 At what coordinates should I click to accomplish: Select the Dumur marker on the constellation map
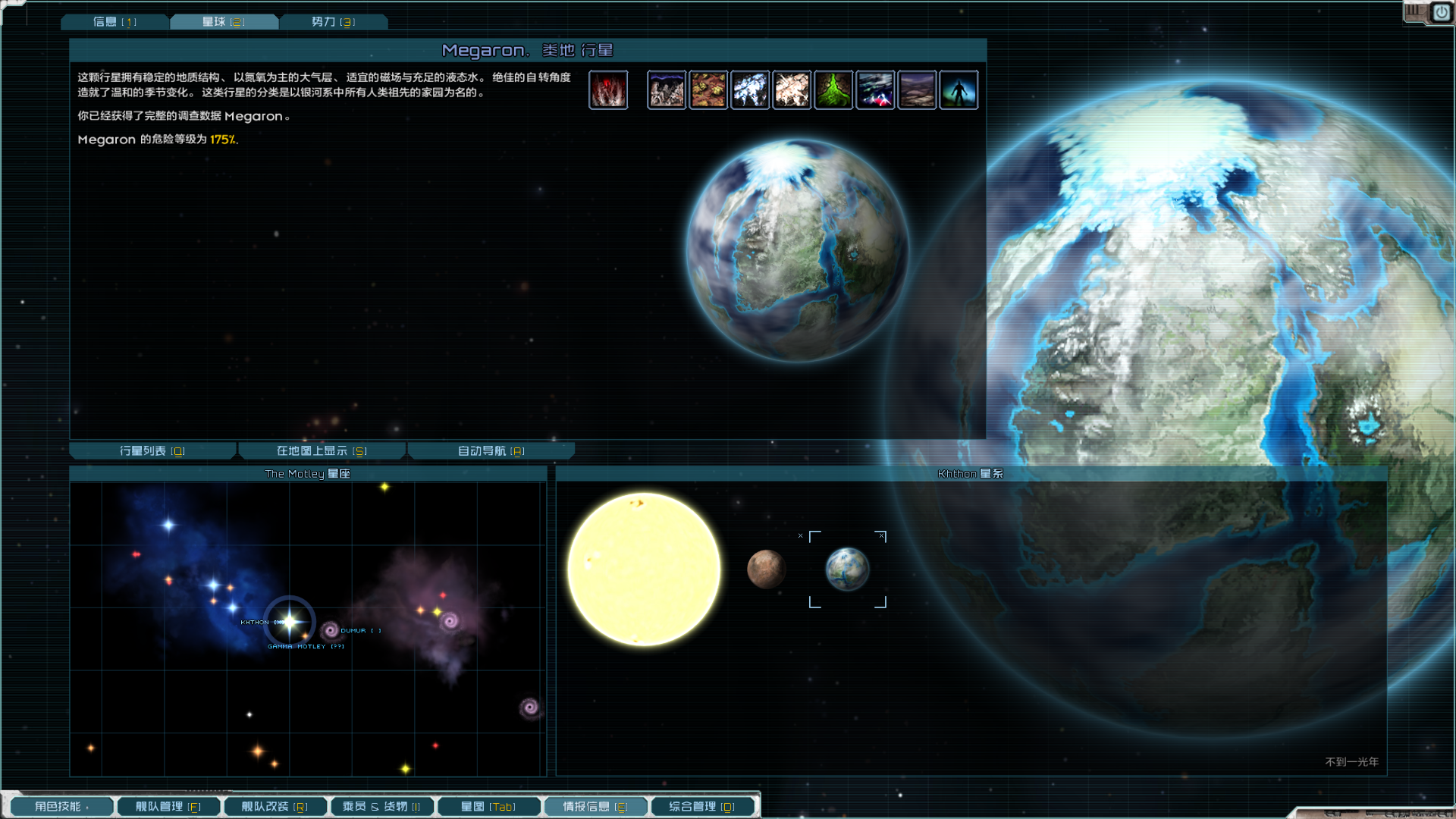tap(331, 630)
